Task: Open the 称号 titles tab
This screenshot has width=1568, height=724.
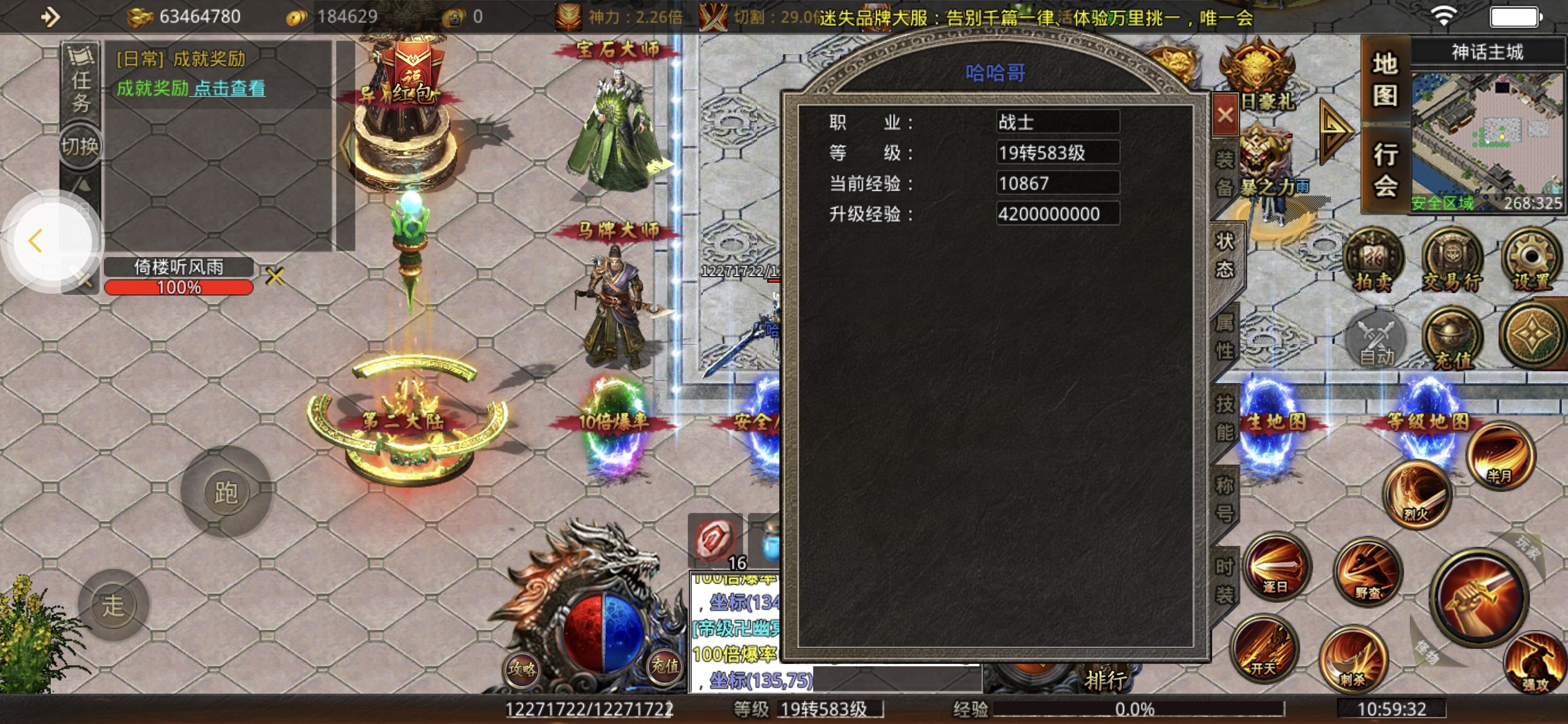Action: point(1224,499)
